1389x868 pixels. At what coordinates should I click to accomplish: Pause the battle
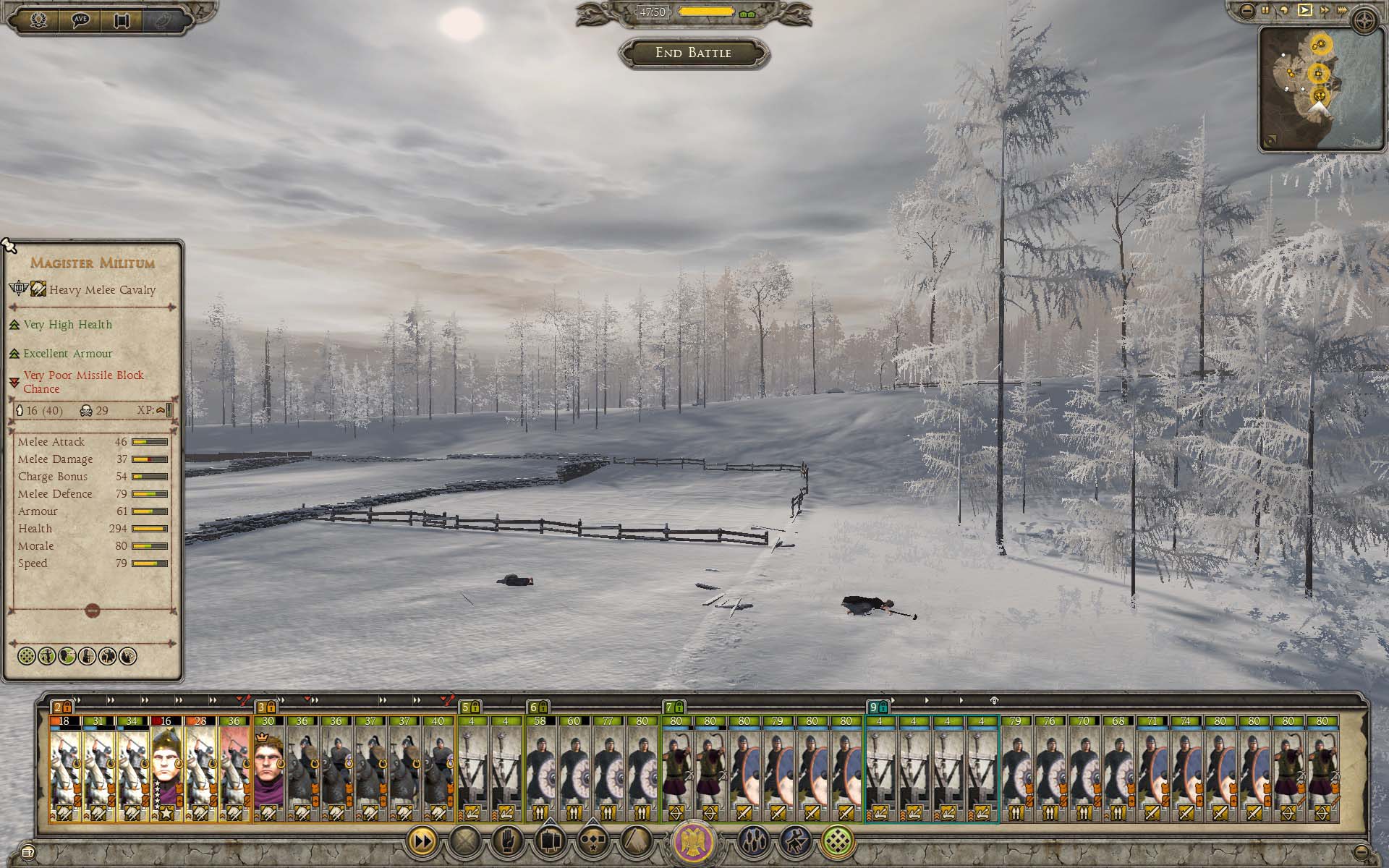coord(1265,10)
